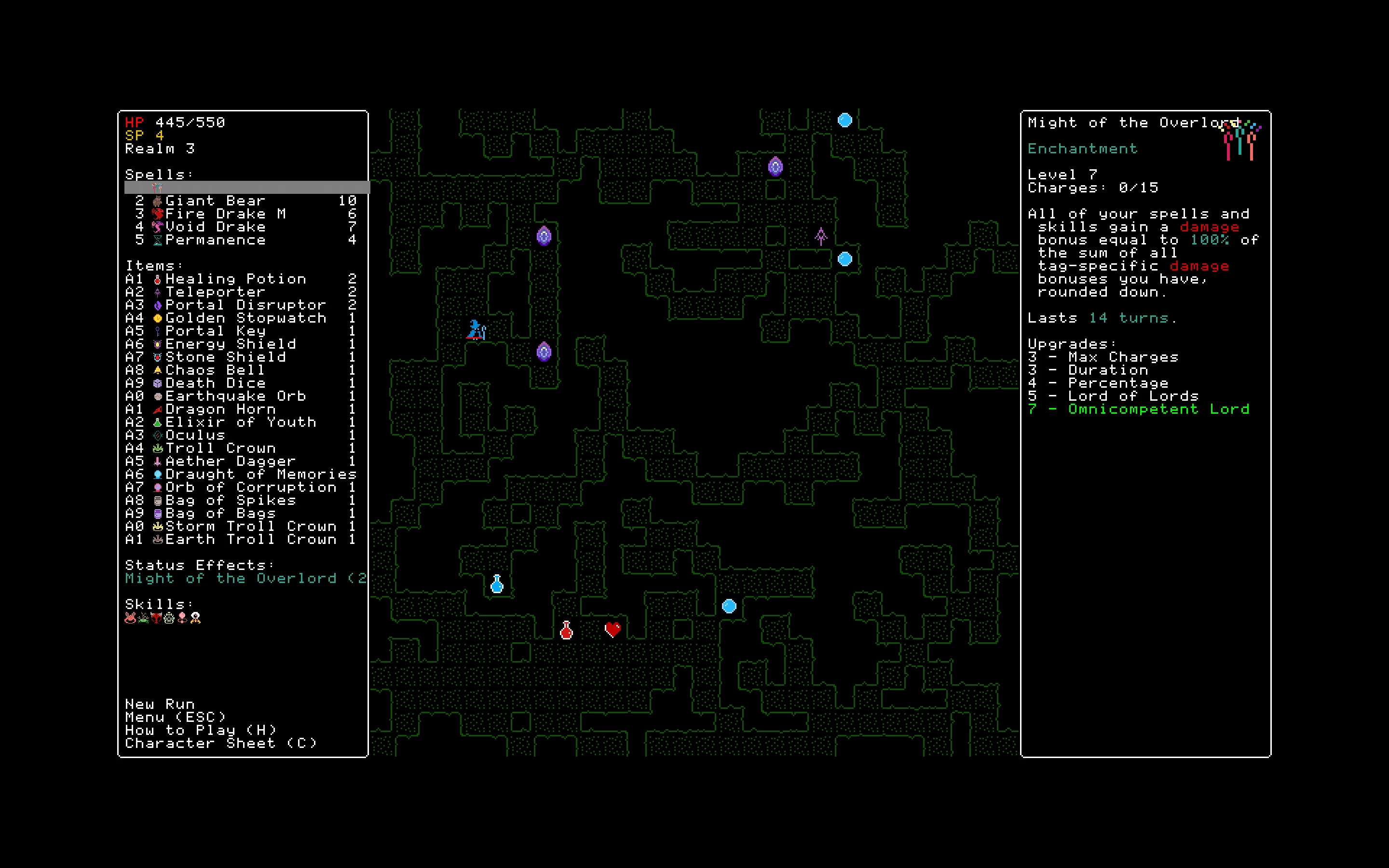Image resolution: width=1389 pixels, height=868 pixels.
Task: Select the Chaos Bell item
Action: point(215,370)
